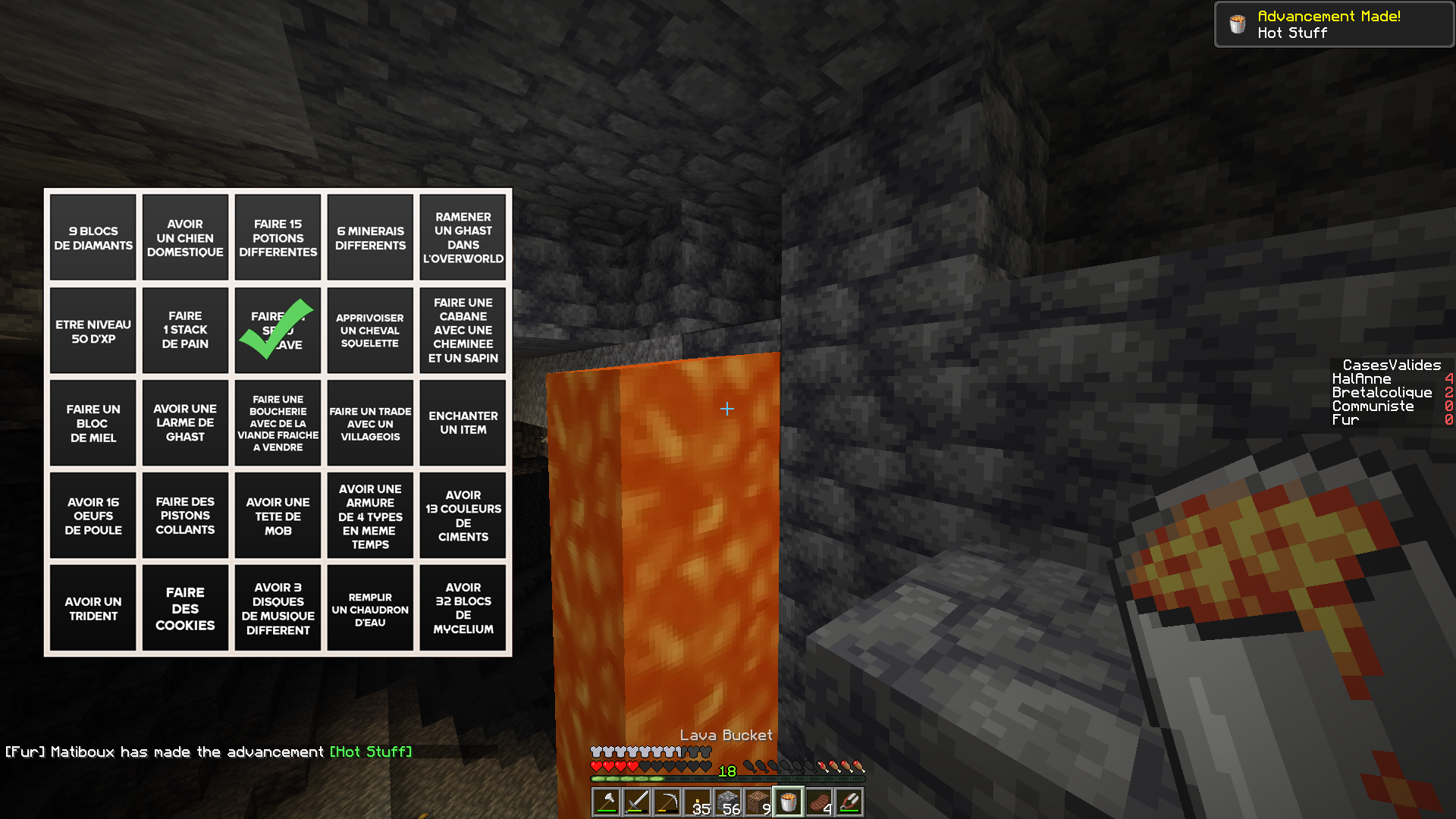
Task: Select the iron sword hotbar slot
Action: tap(637, 802)
